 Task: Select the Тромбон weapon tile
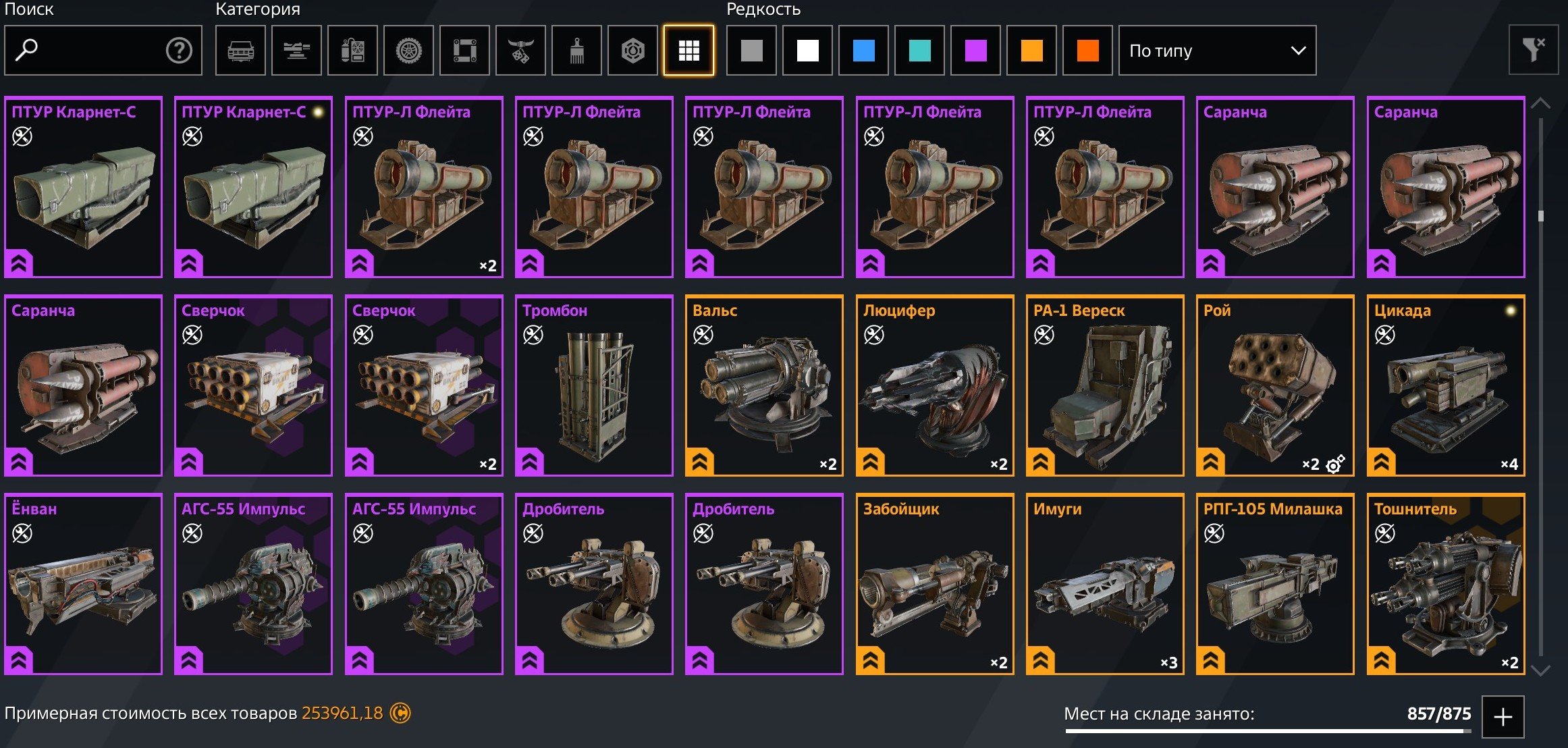click(x=594, y=385)
